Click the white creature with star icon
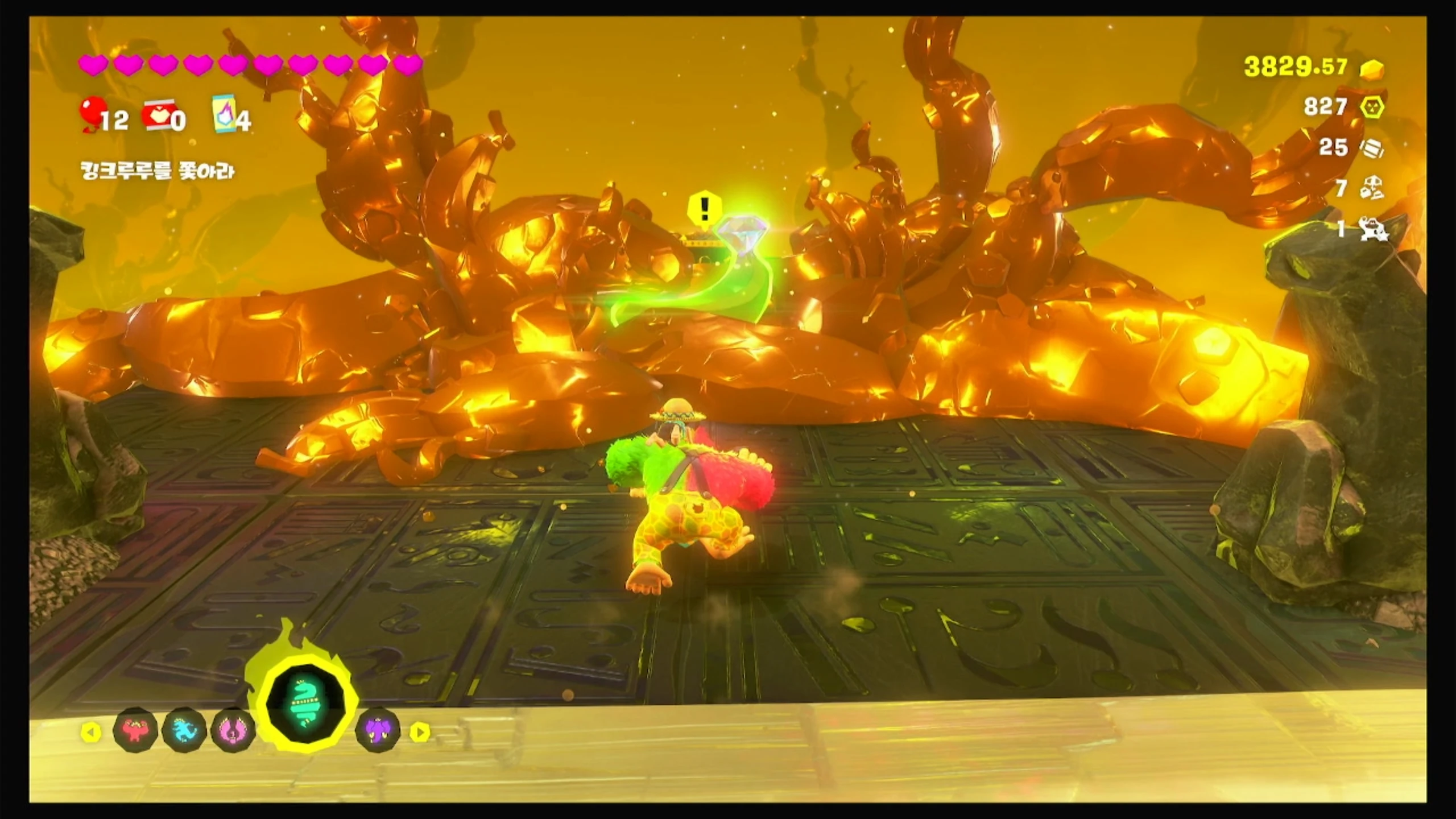The height and width of the screenshot is (819, 1456). pos(1373,229)
